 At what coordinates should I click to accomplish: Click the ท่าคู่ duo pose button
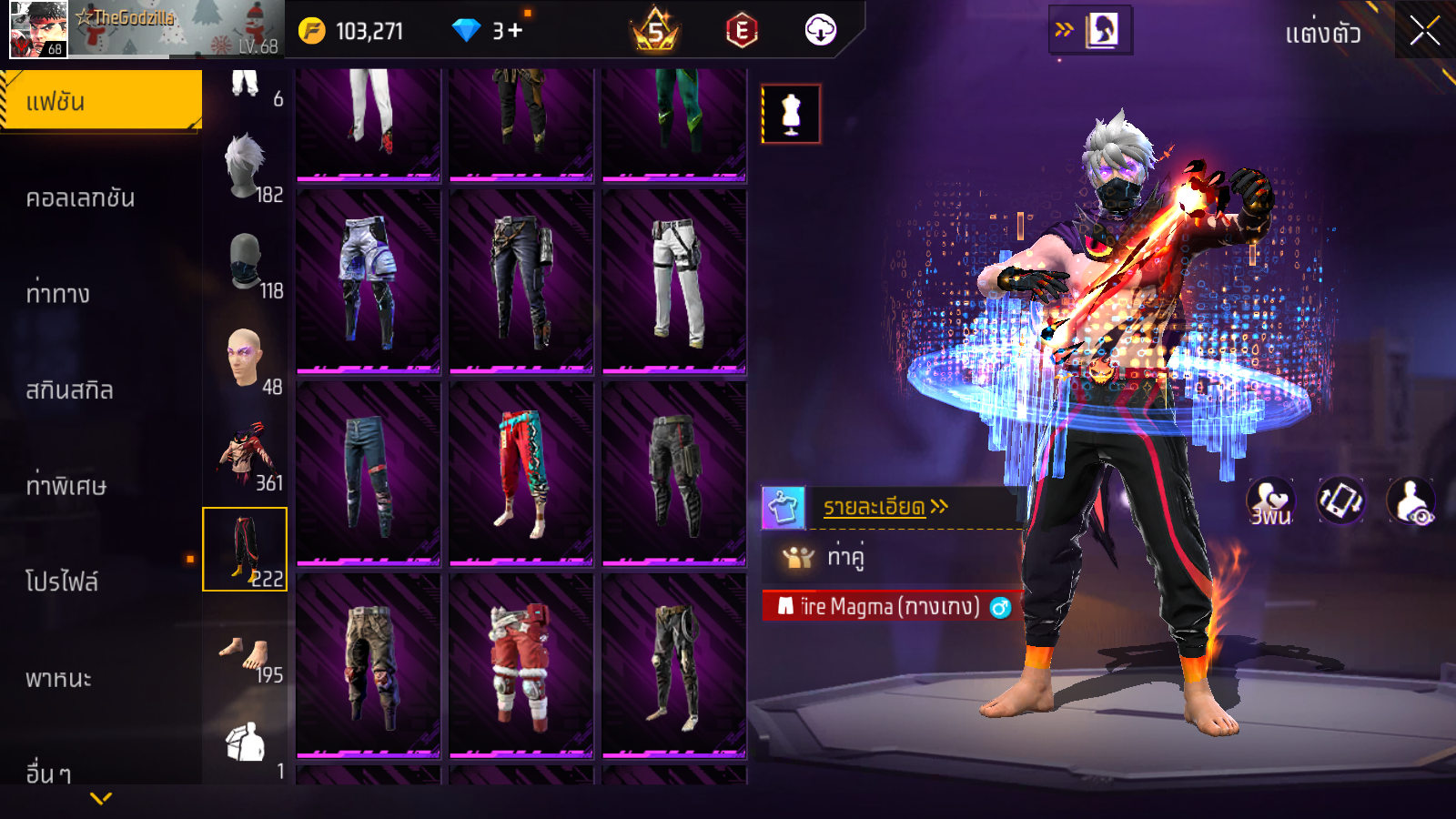(x=844, y=556)
